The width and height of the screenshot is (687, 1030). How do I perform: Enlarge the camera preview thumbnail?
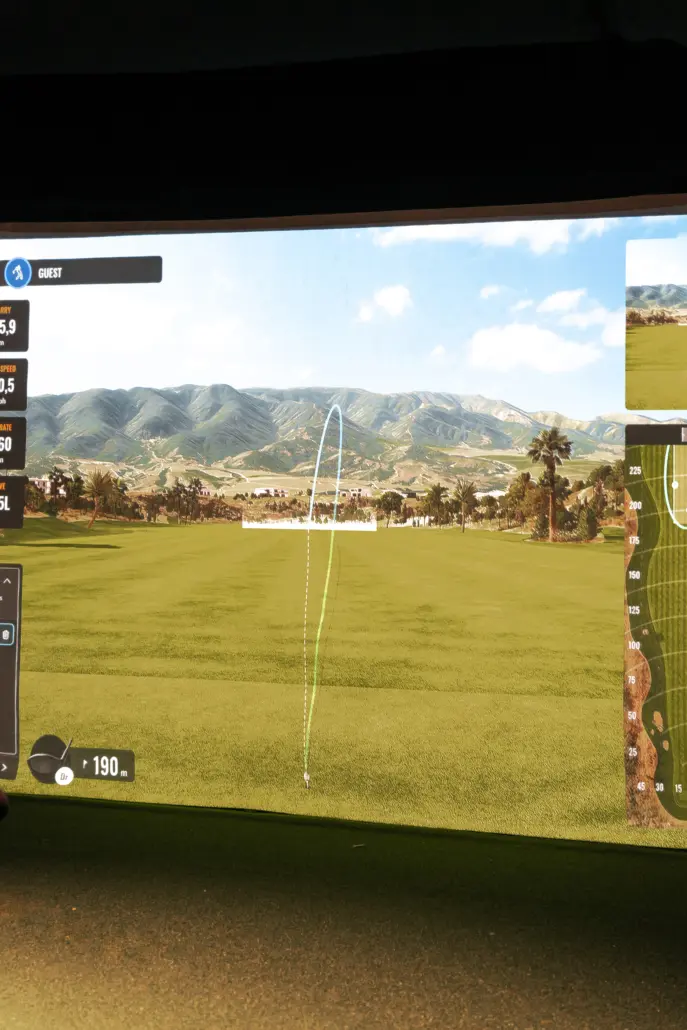[x=657, y=324]
